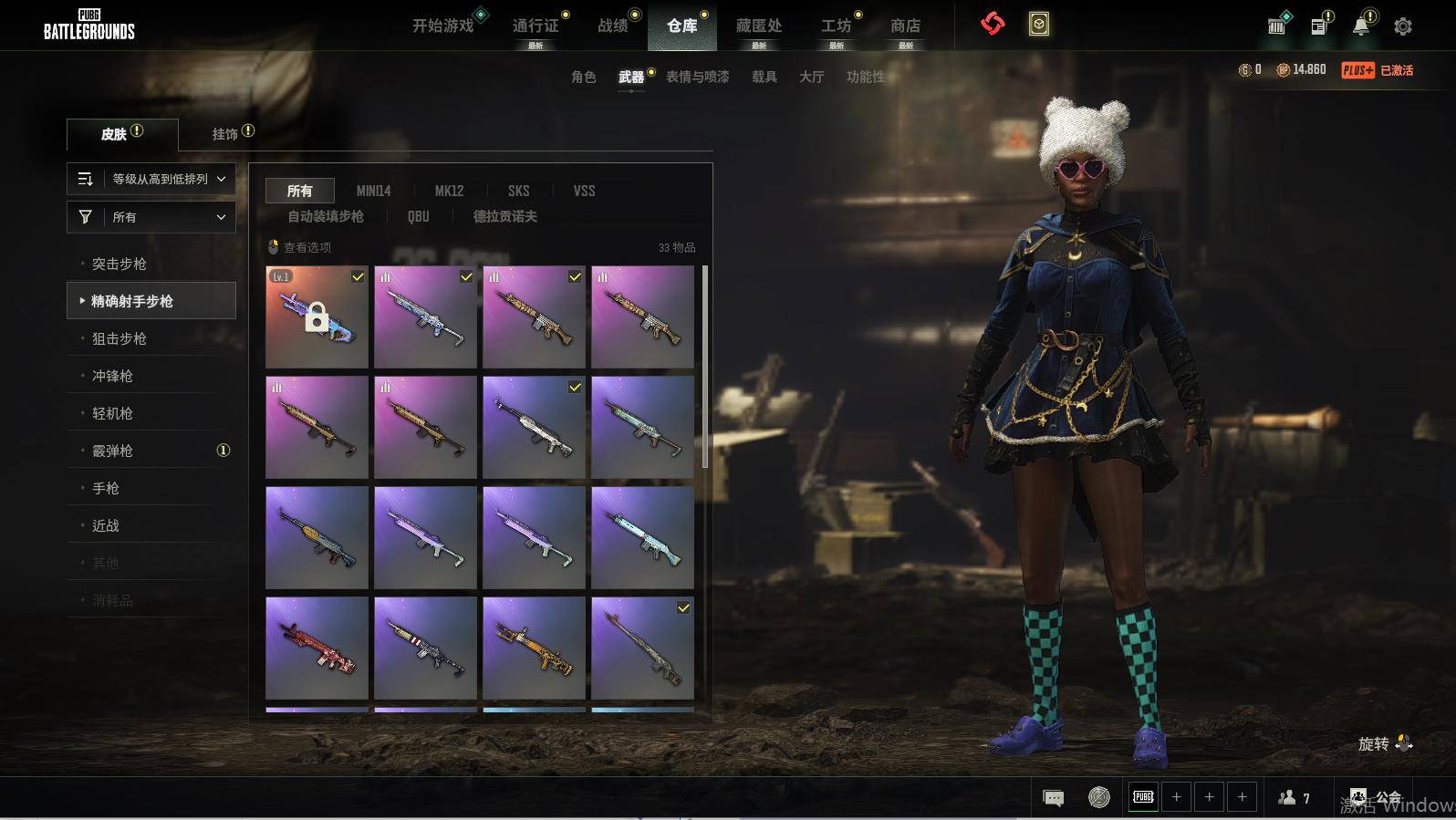The width and height of the screenshot is (1456, 820).
Task: Open the 开始游戏 (Play) menu
Action: point(443,26)
